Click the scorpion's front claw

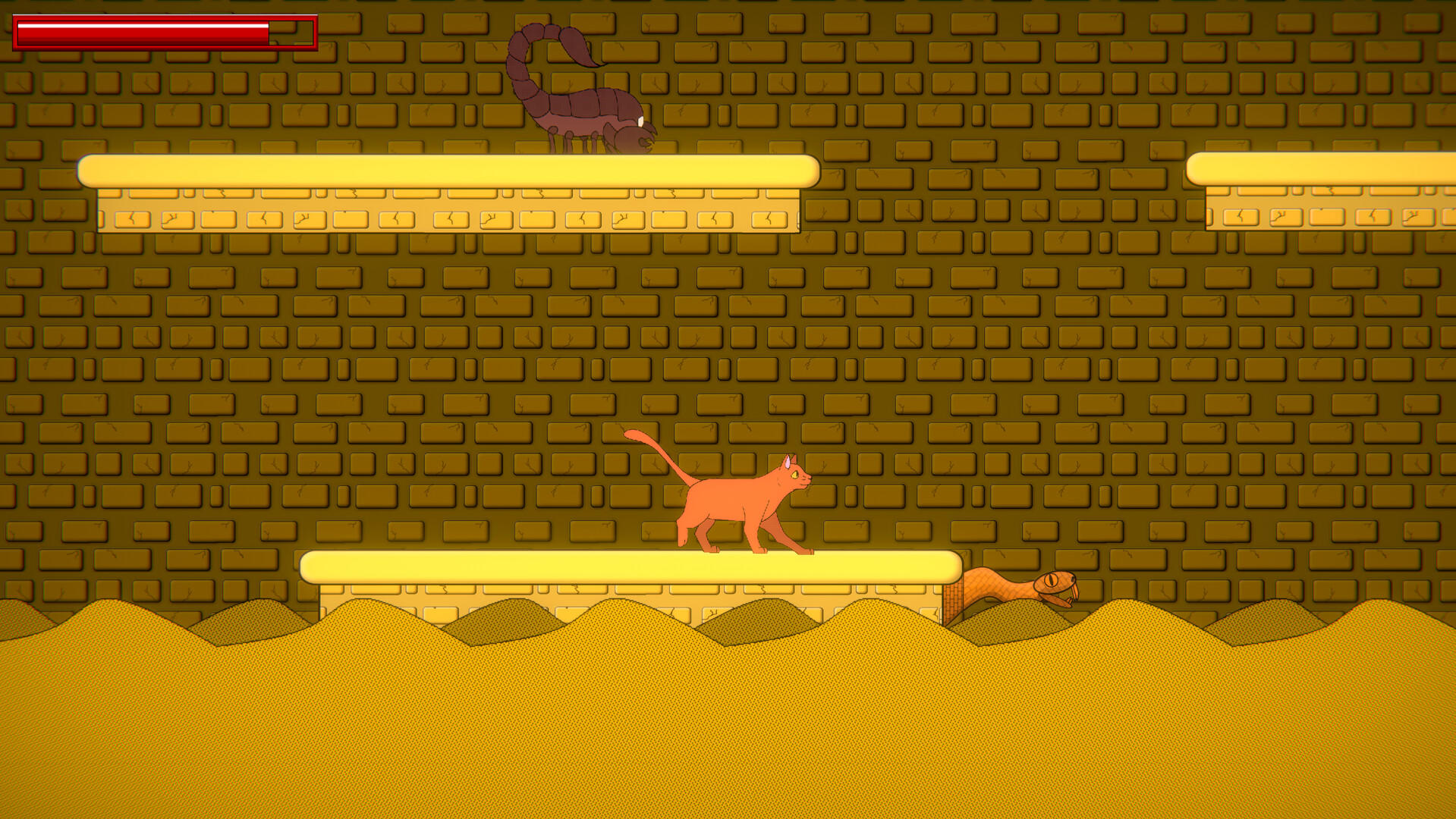[x=646, y=140]
